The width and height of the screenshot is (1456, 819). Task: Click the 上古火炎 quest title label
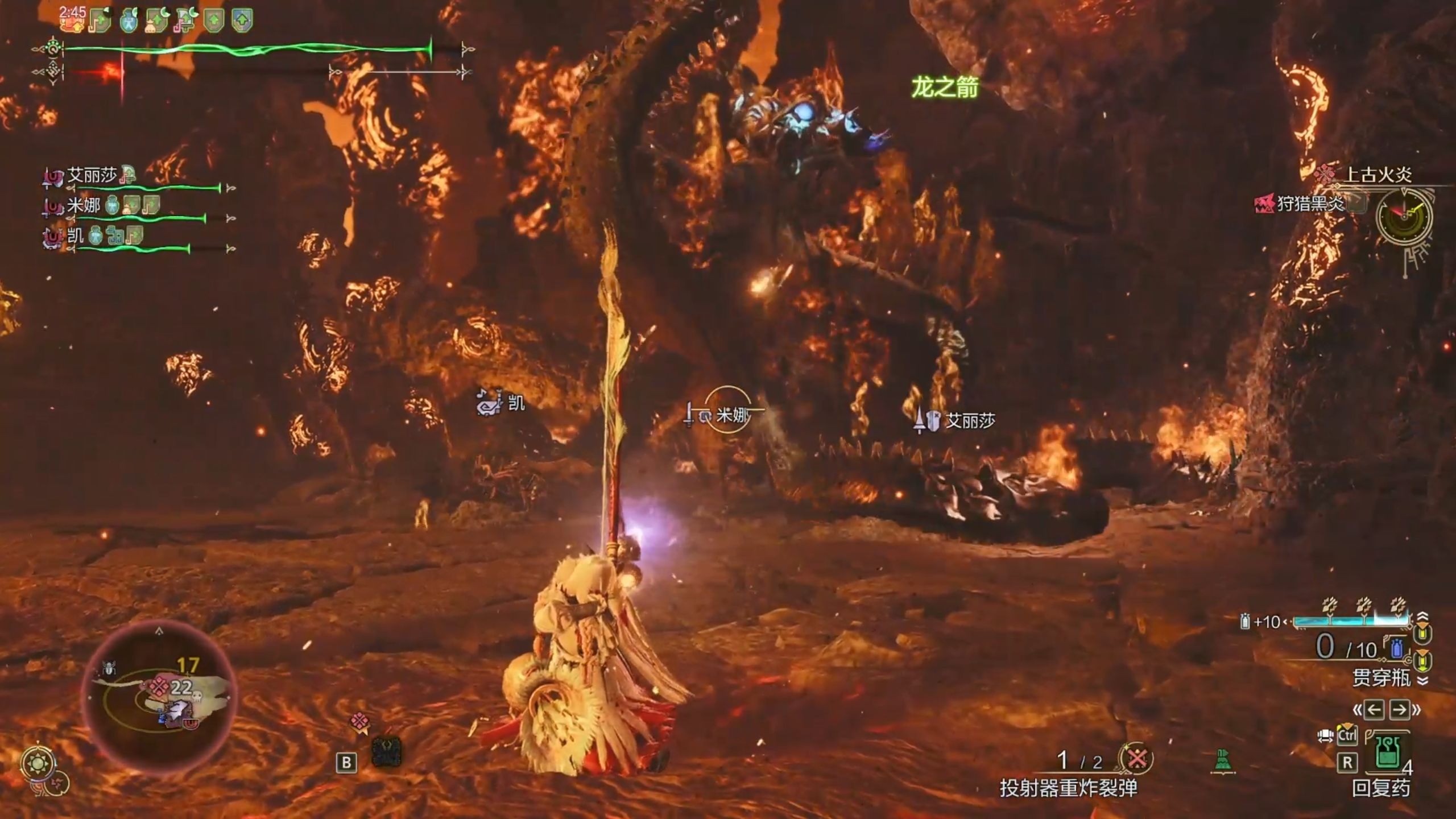(x=1377, y=175)
